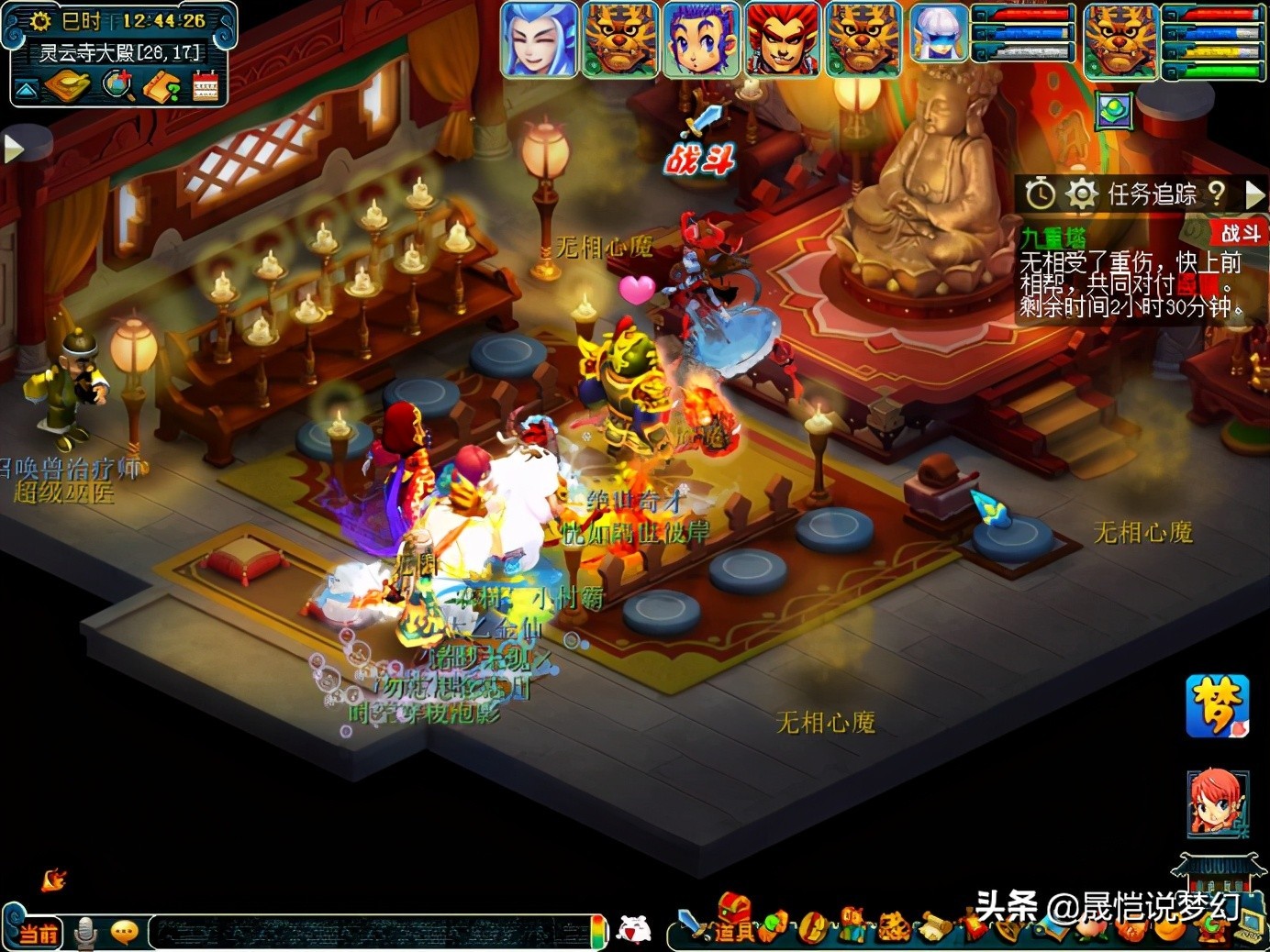This screenshot has height=952, width=1270.
Task: Open the quest tracker help question mark
Action: [1217, 193]
